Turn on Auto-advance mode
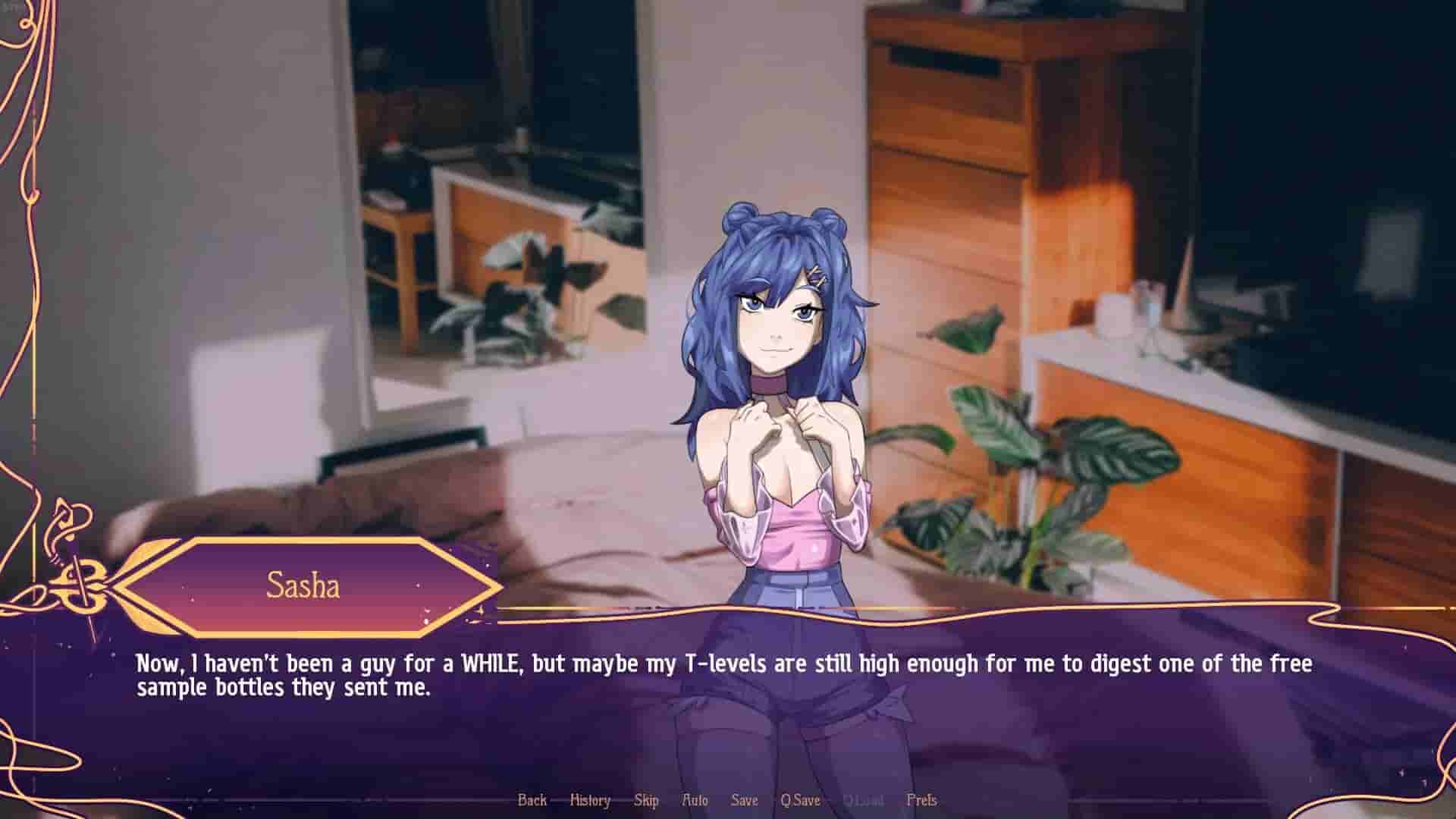The height and width of the screenshot is (819, 1456). [695, 800]
